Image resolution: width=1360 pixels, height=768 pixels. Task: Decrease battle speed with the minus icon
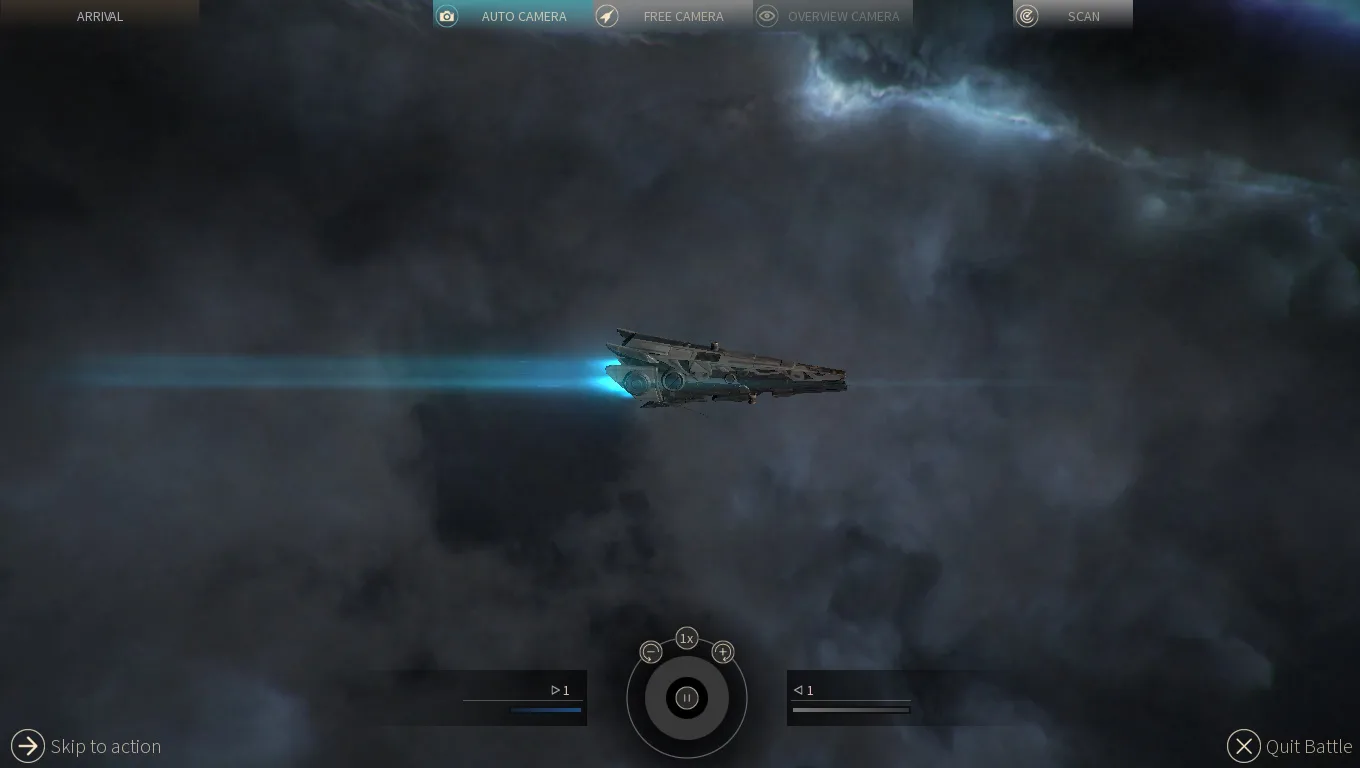650,652
